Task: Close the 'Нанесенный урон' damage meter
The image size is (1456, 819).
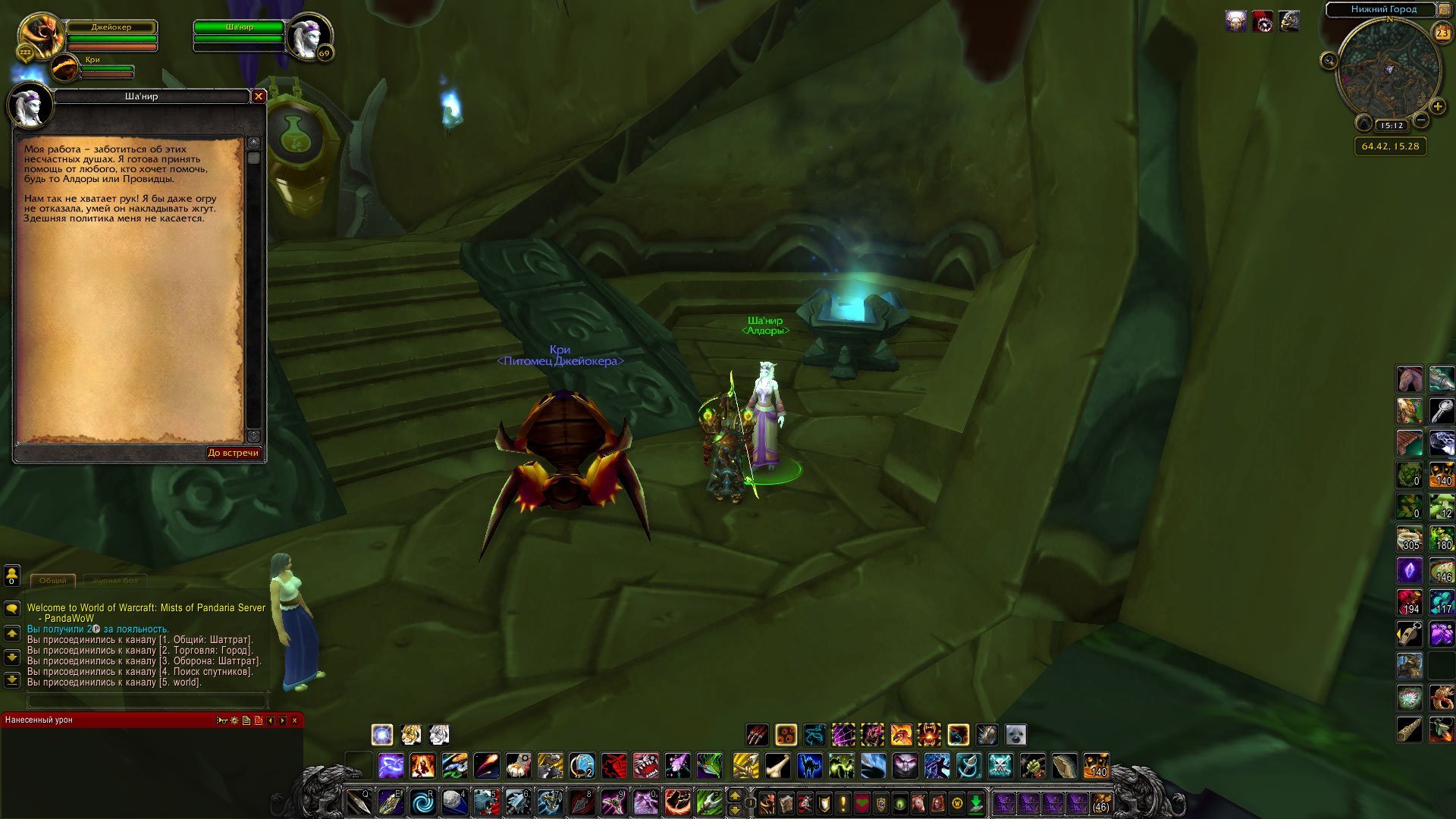Action: point(295,720)
